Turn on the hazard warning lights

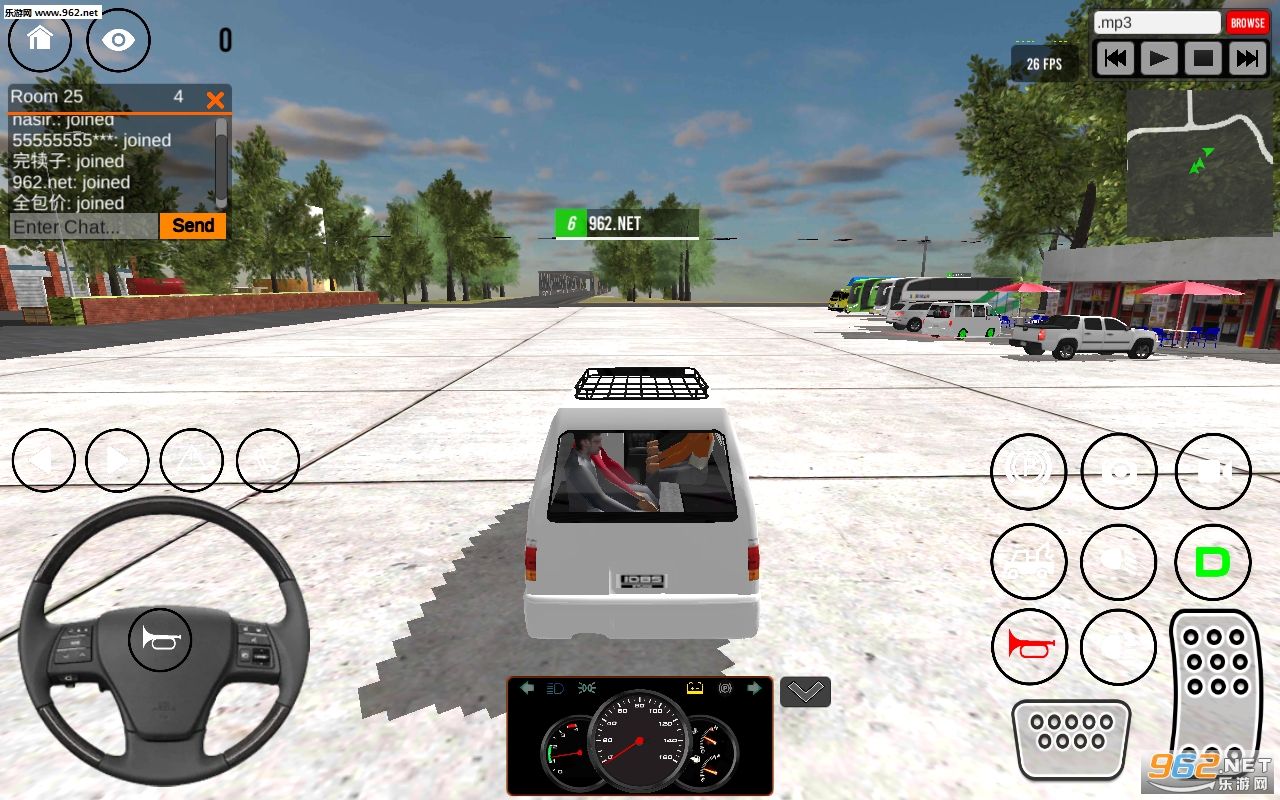(192, 460)
